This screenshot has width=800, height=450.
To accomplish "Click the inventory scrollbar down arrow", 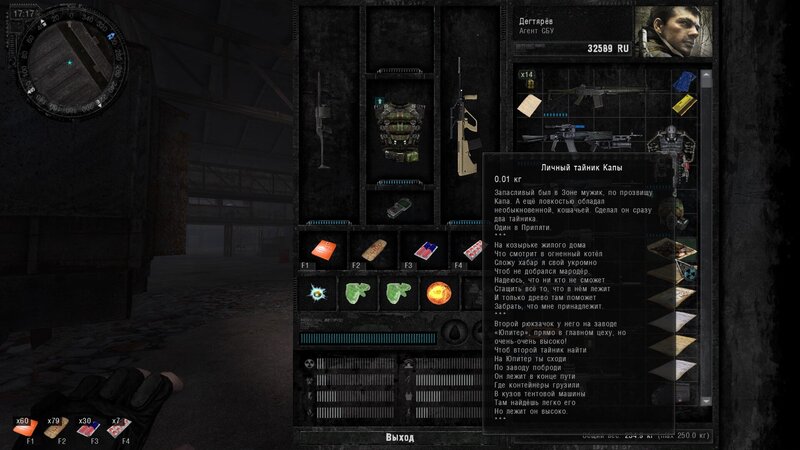I will pos(709,400).
